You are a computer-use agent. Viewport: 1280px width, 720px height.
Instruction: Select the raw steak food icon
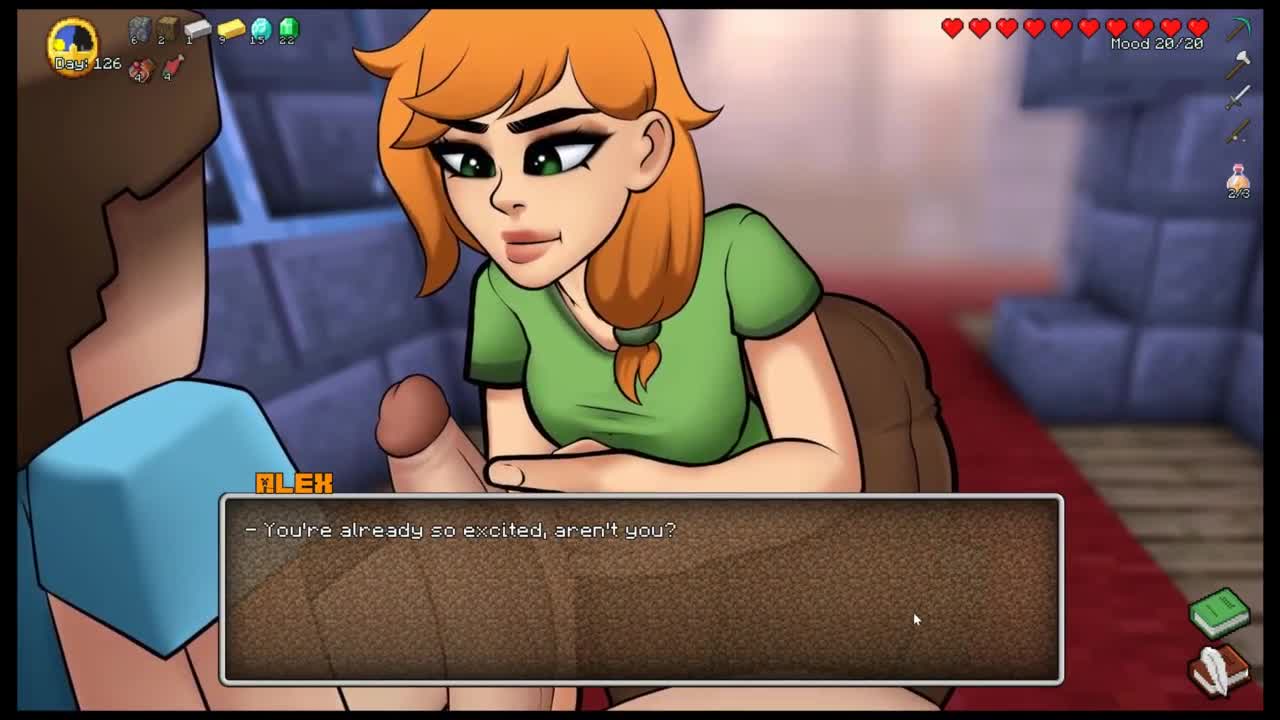point(141,68)
